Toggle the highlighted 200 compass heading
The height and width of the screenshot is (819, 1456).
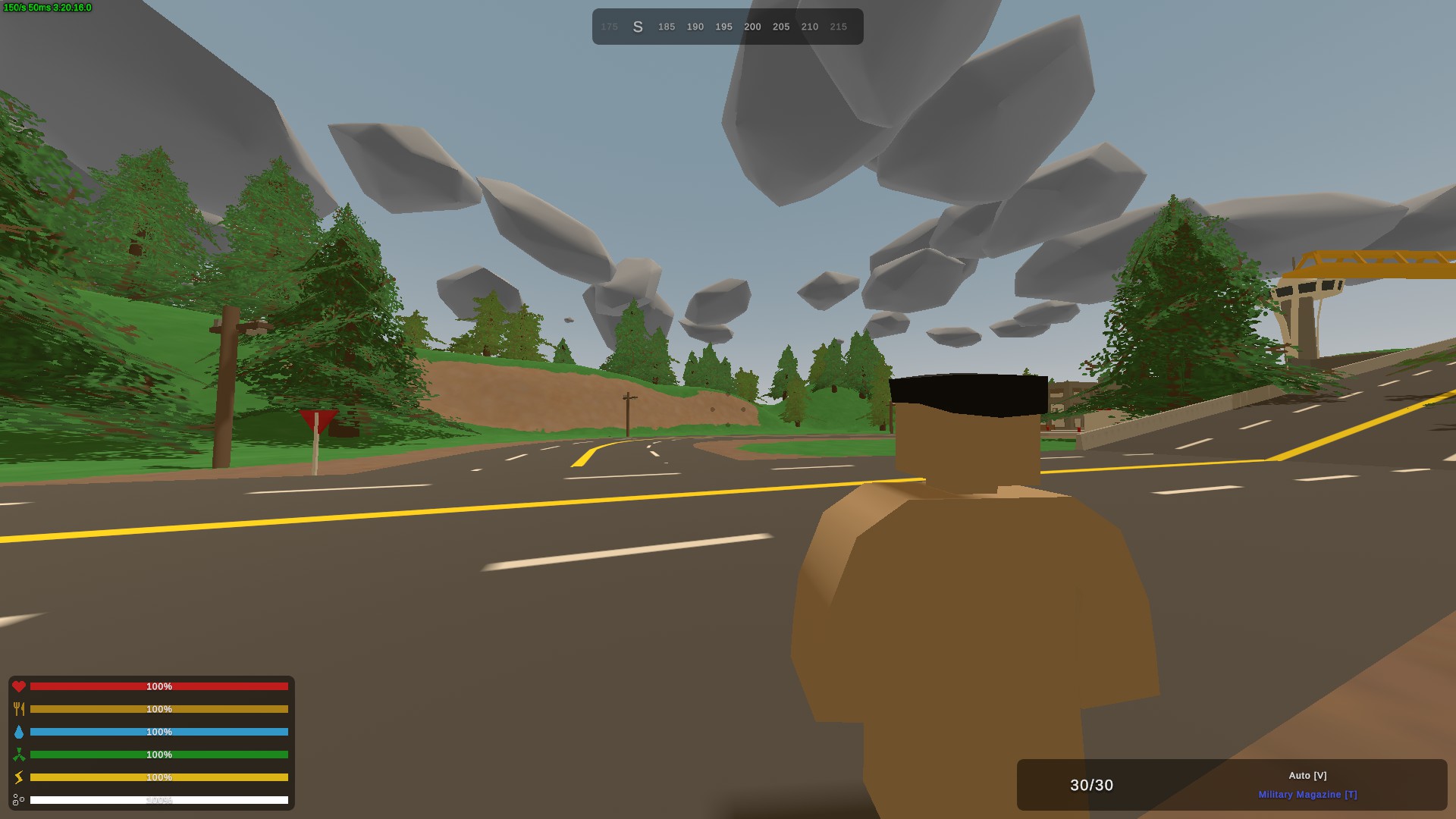(x=752, y=27)
